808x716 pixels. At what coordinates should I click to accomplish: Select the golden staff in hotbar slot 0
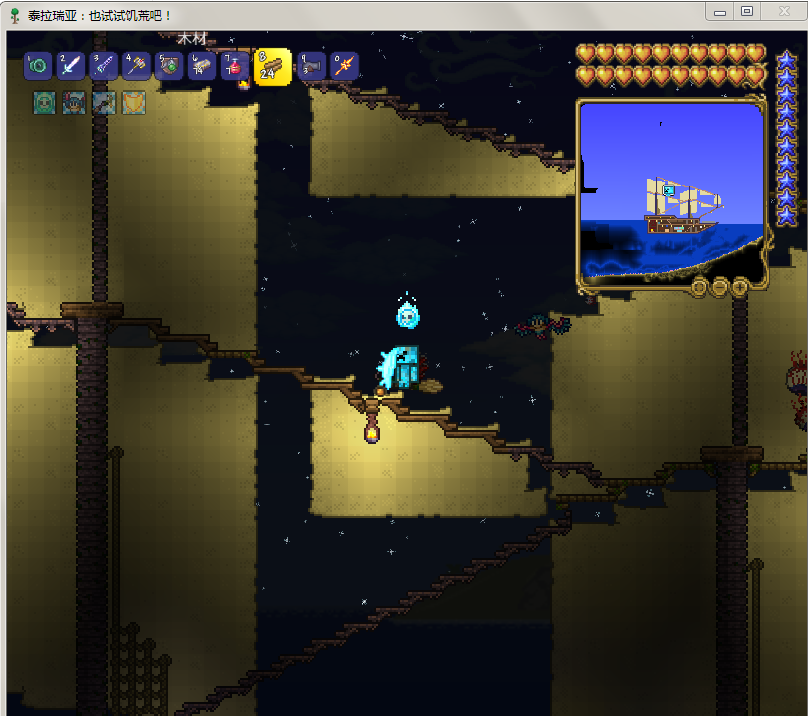coord(344,66)
